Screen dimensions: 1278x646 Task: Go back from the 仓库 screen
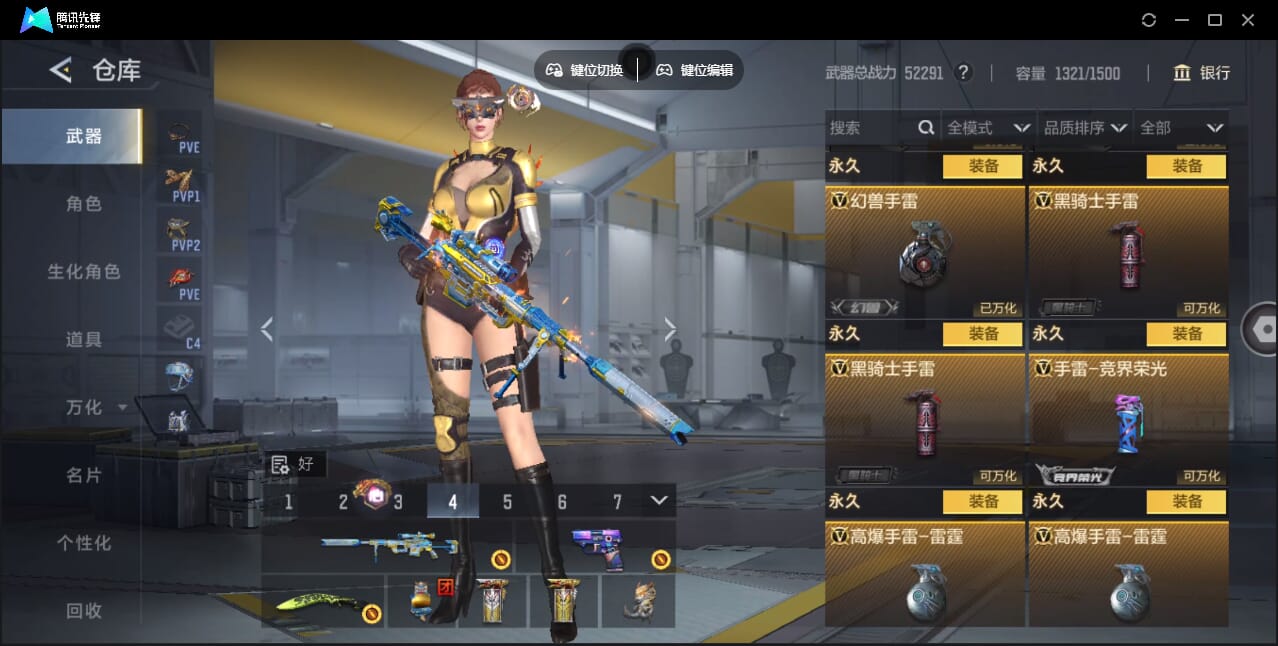point(61,70)
